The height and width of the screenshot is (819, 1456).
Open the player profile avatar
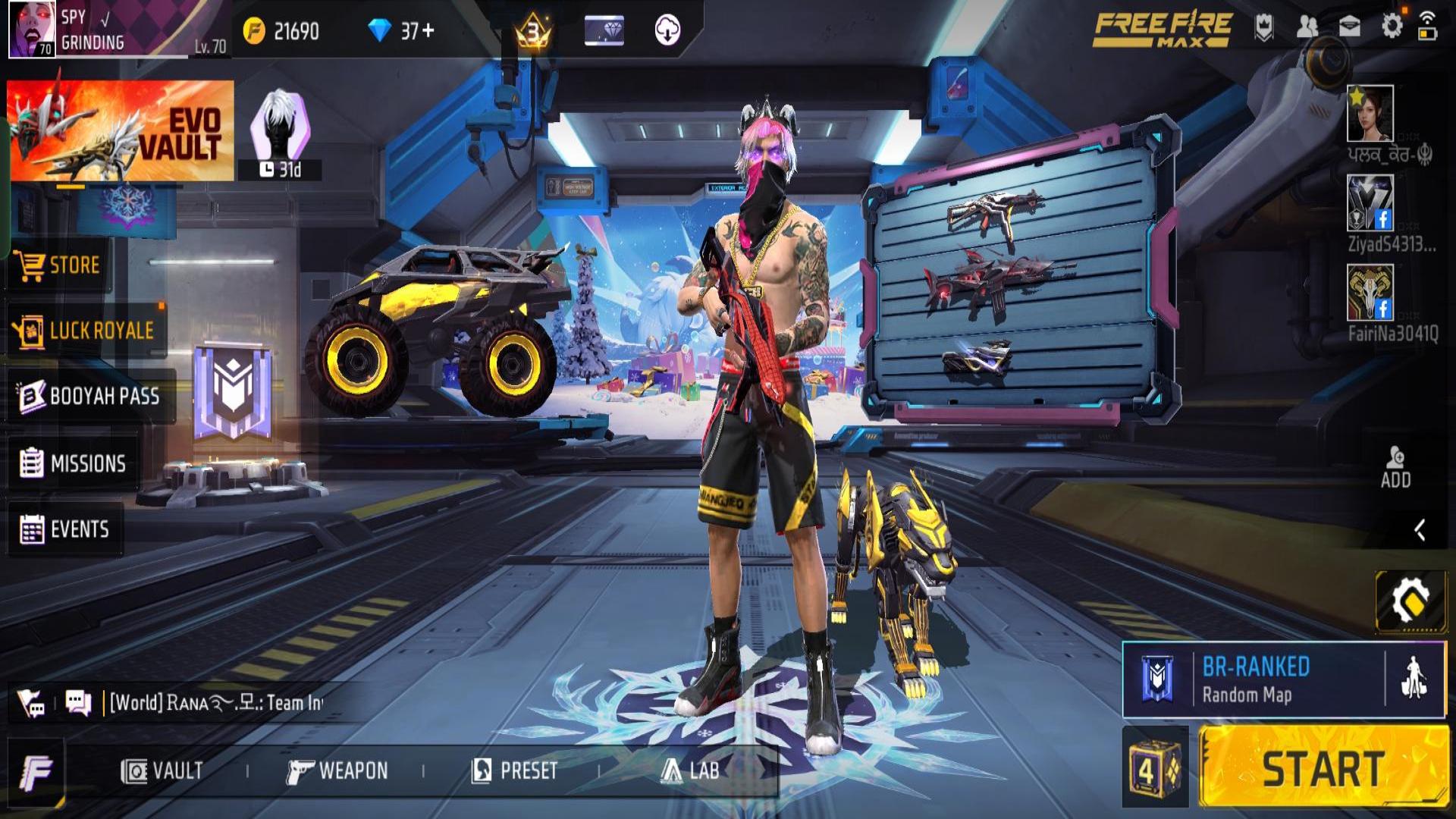tap(32, 29)
